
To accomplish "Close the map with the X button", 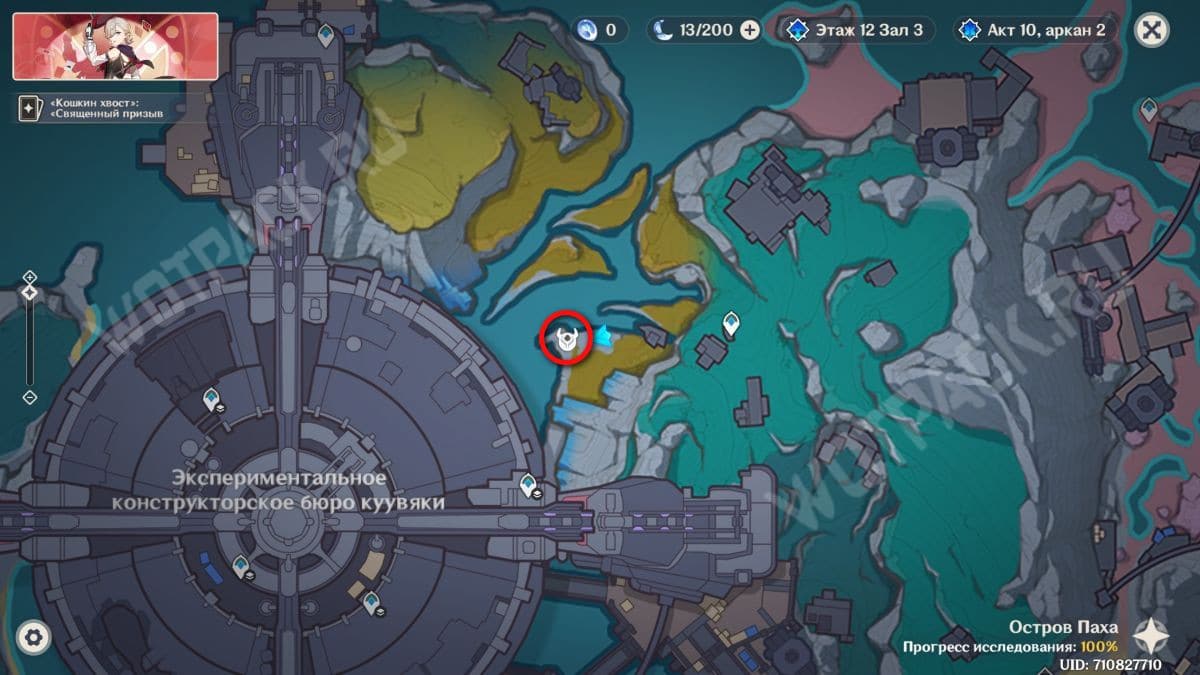I will 1152,30.
